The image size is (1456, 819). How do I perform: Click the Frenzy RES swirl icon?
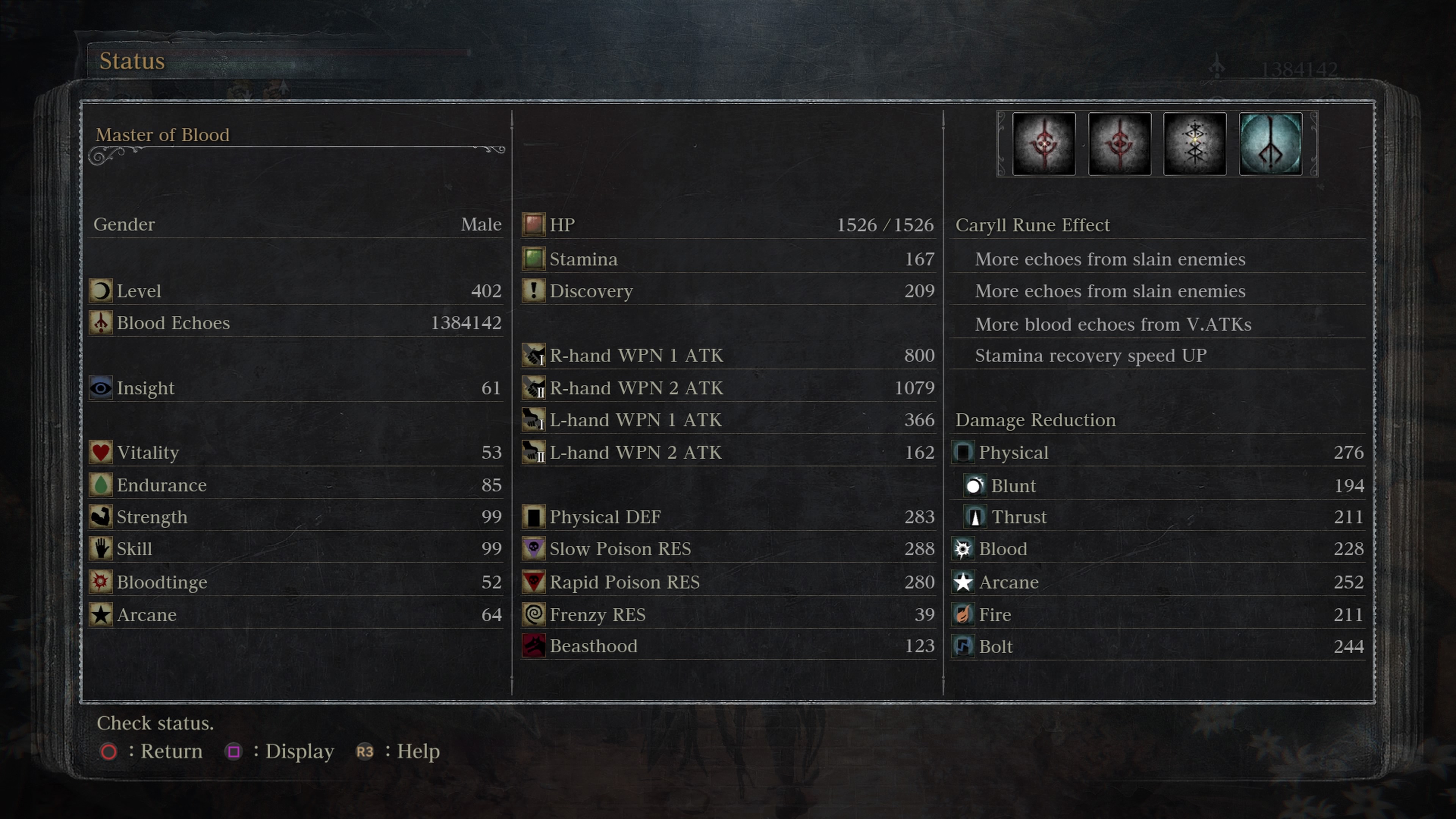coord(533,614)
